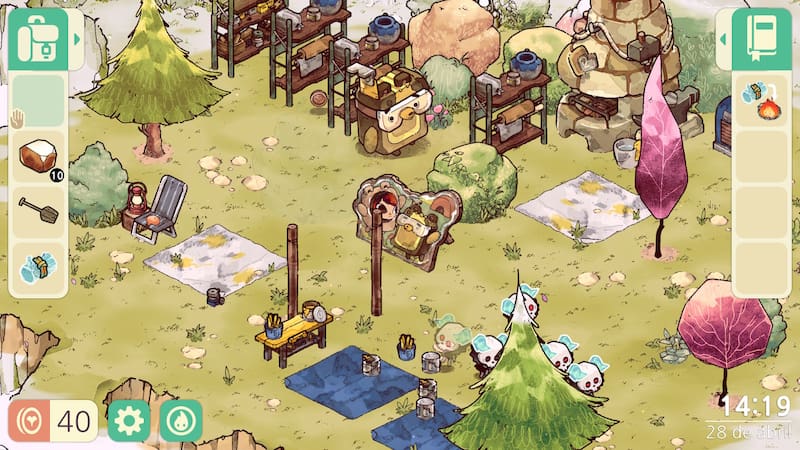This screenshot has width=800, height=450.
Task: Expand the backpack panel arrow
Action: 76,40
